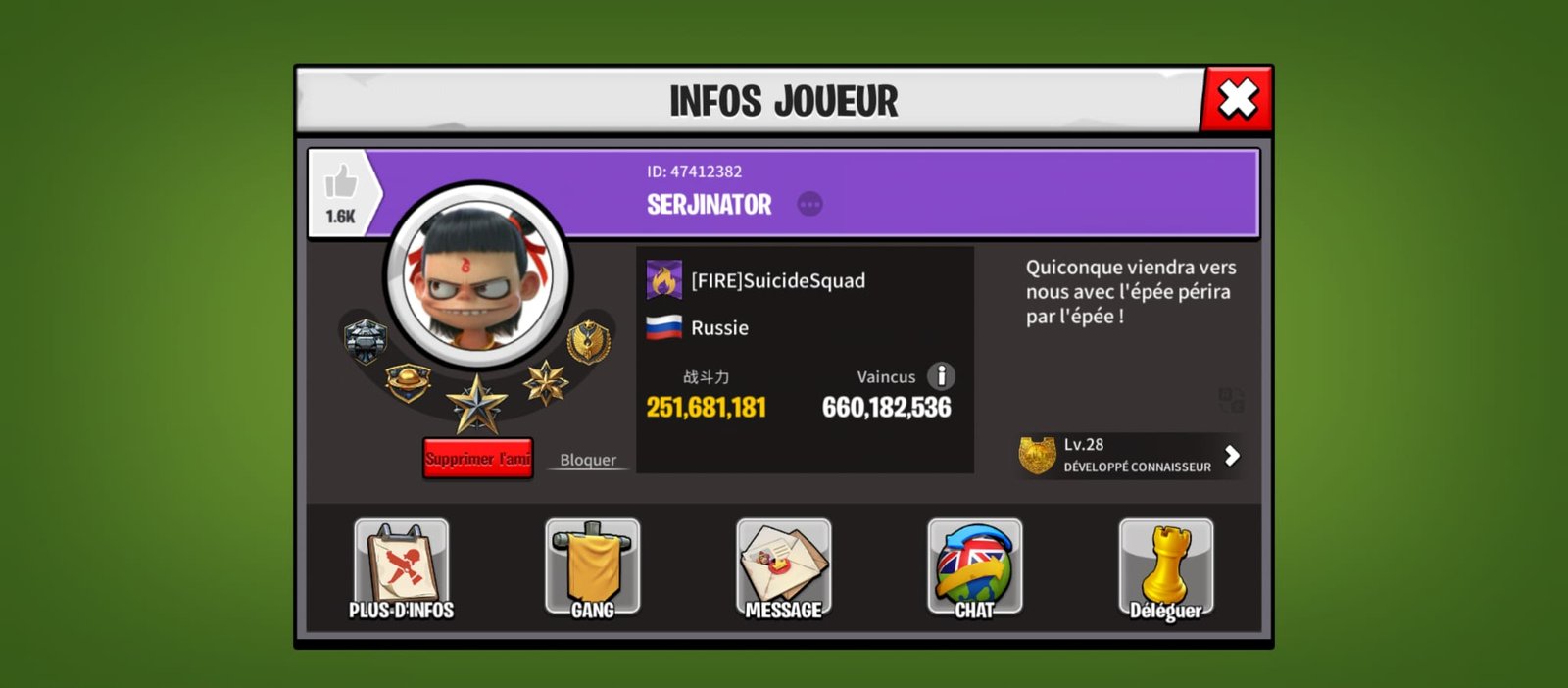View the player's avatar portrait

click(477, 277)
